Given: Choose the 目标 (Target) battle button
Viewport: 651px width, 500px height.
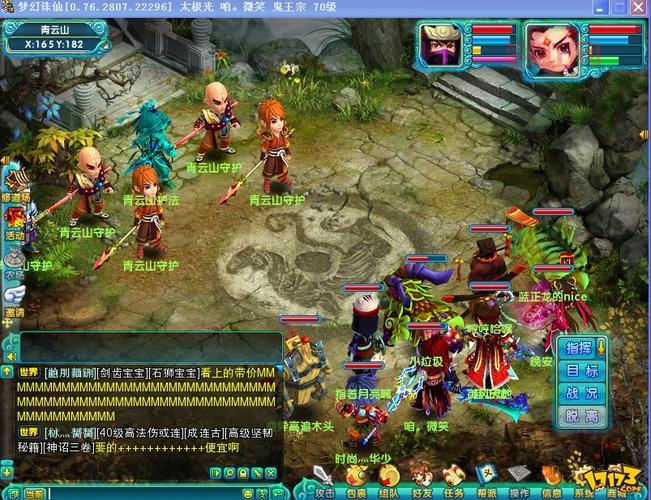Looking at the screenshot, I should click(579, 370).
